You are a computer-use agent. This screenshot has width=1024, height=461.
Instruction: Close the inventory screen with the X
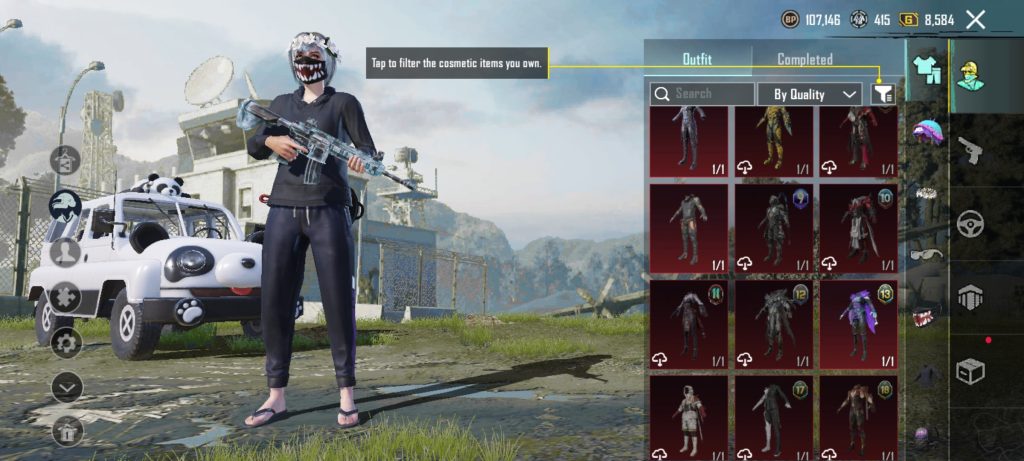click(x=975, y=19)
